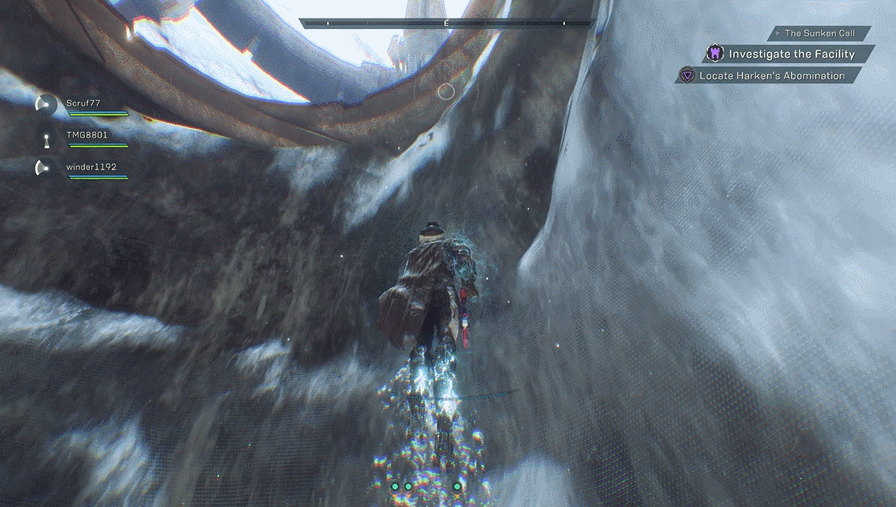The width and height of the screenshot is (896, 507).
Task: Select squad member Scruf77
Action: click(x=83, y=103)
